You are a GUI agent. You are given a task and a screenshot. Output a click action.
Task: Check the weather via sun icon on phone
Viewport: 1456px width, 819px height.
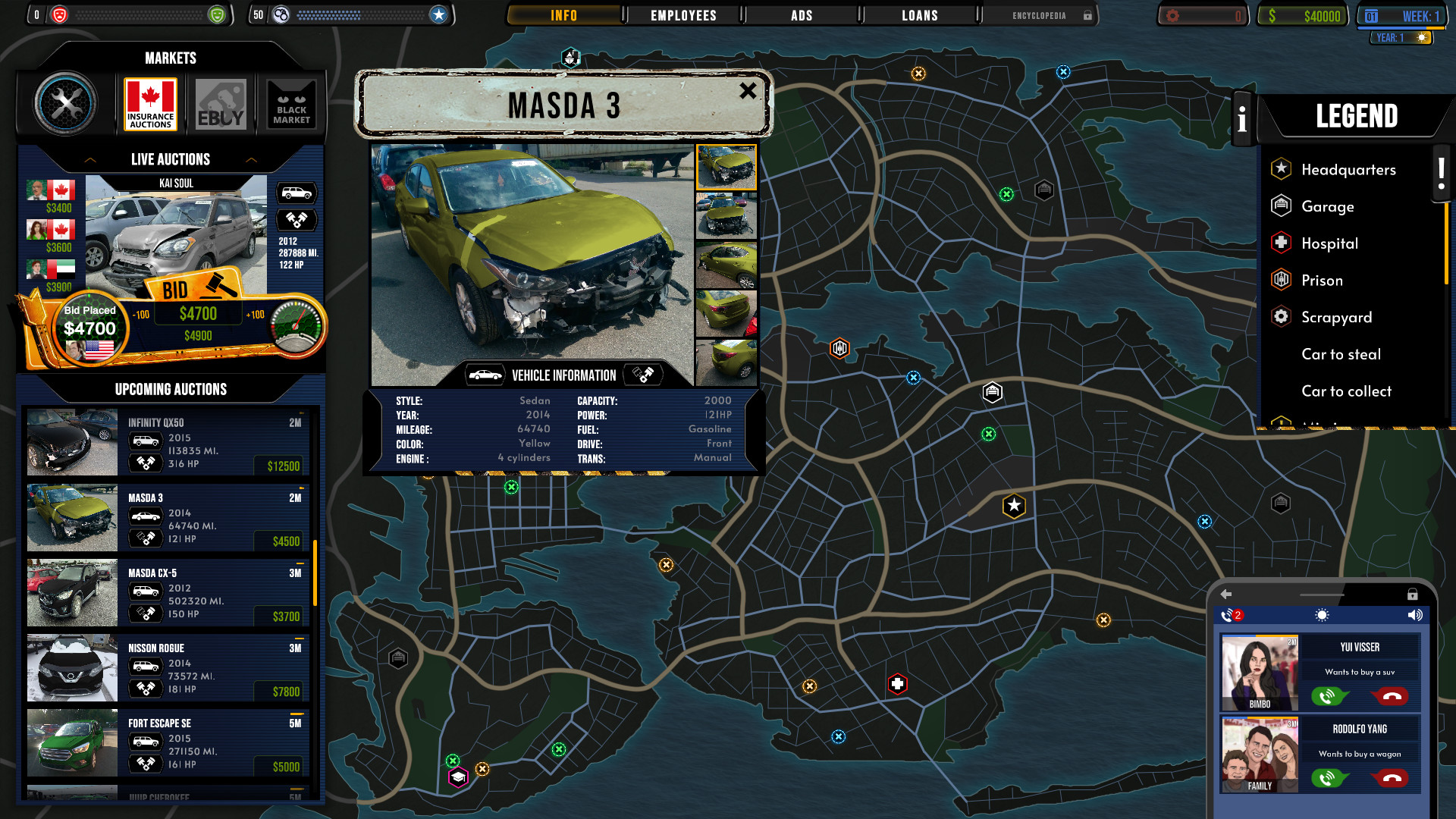coord(1321,614)
